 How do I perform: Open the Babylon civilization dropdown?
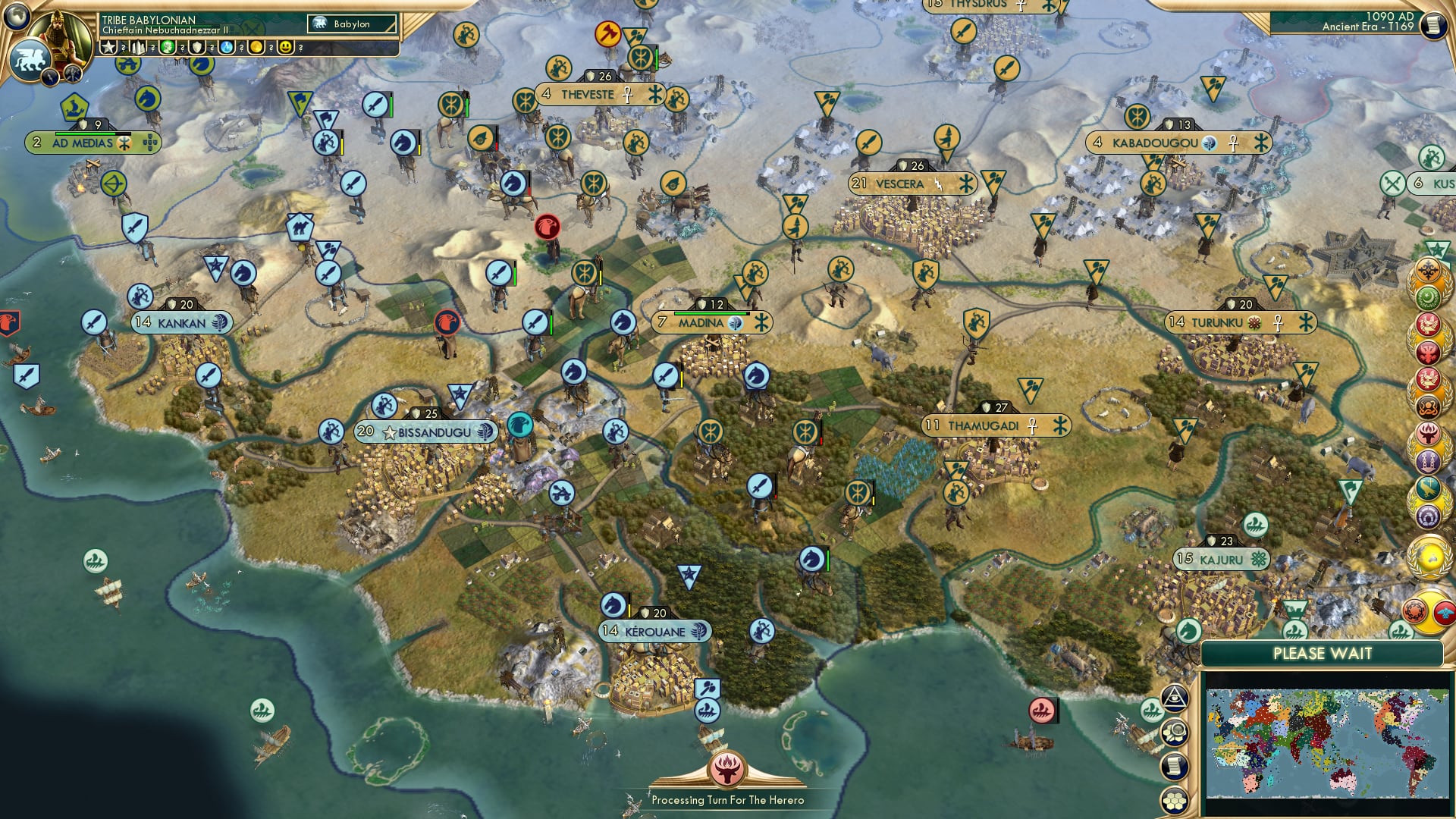click(350, 24)
